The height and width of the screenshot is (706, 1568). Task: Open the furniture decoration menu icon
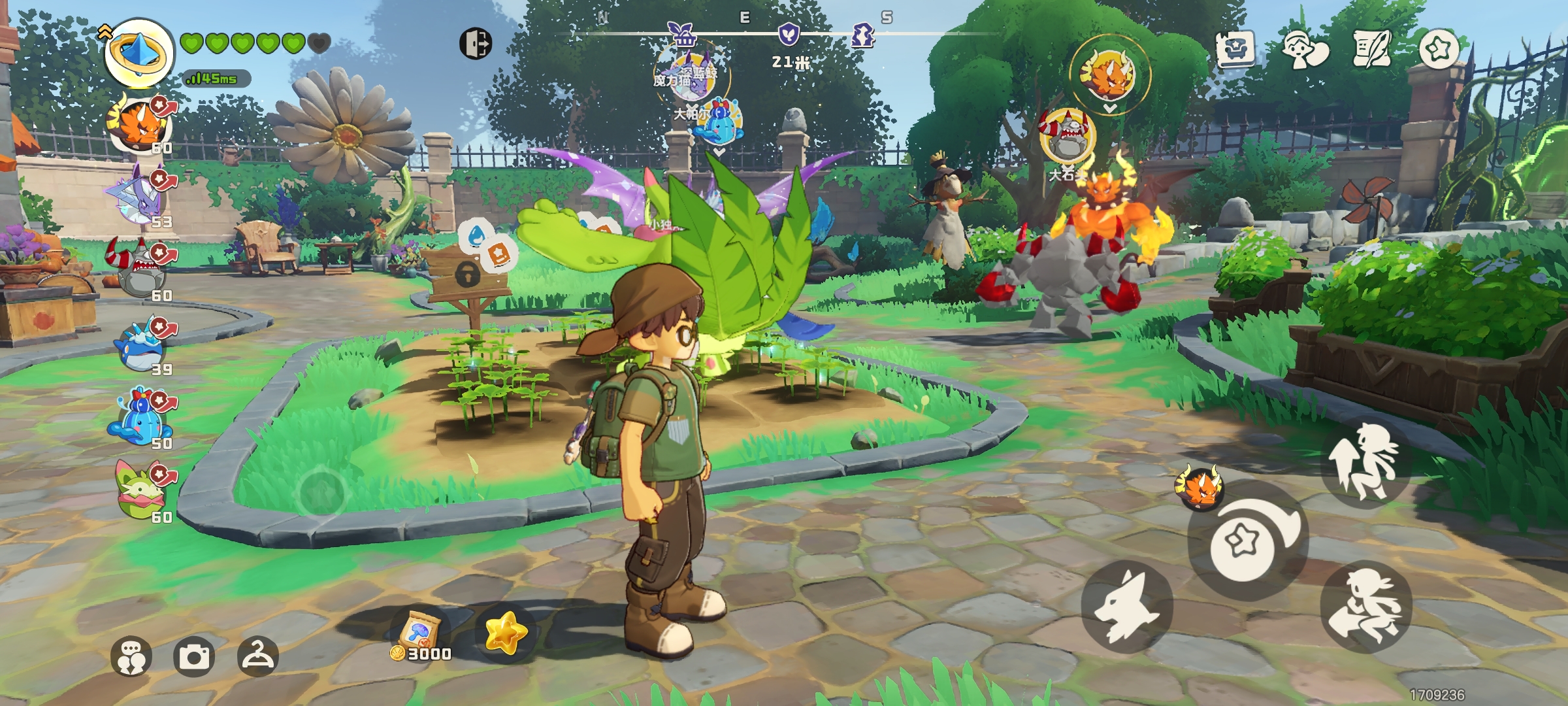pyautogui.click(x=1235, y=48)
